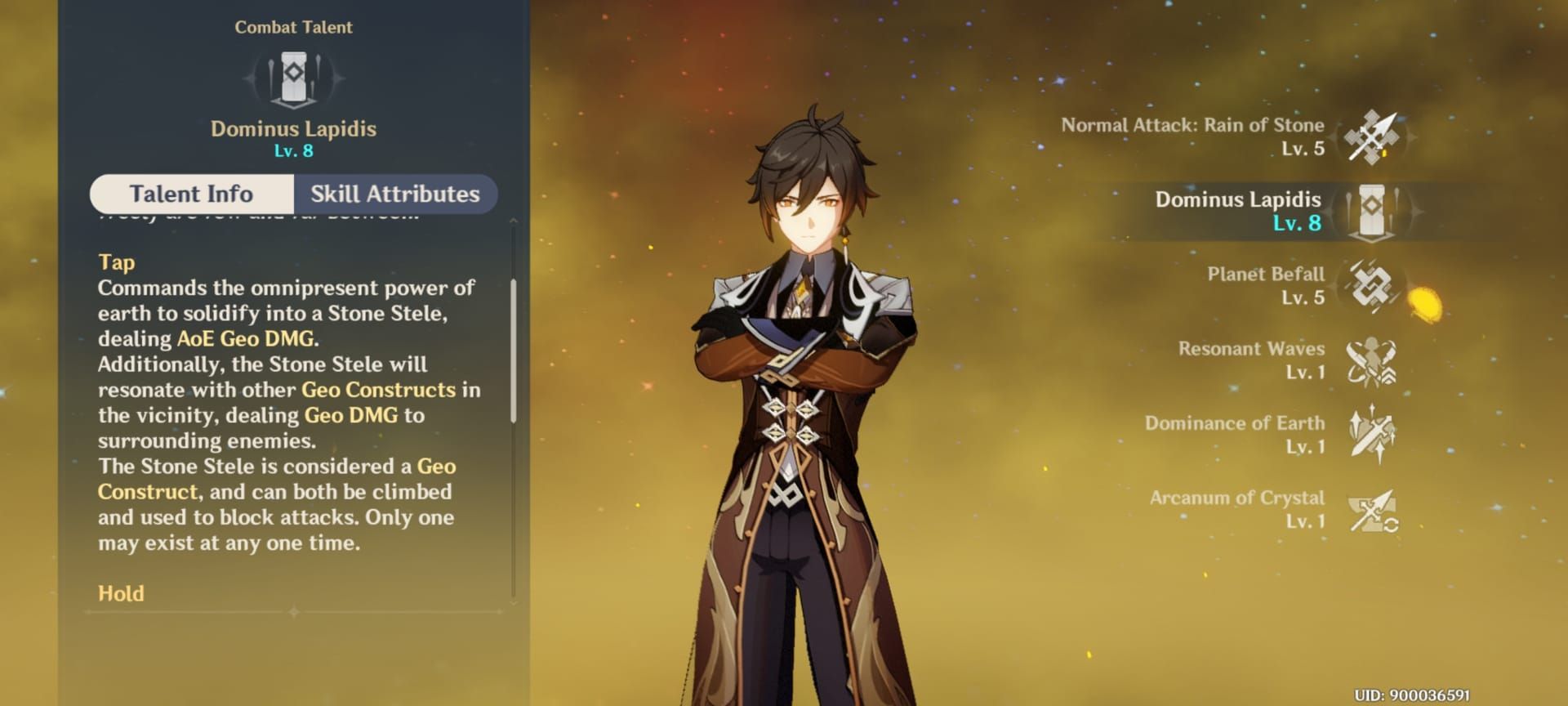
Task: Click the Geo Constructs highlighted text
Action: tap(378, 390)
